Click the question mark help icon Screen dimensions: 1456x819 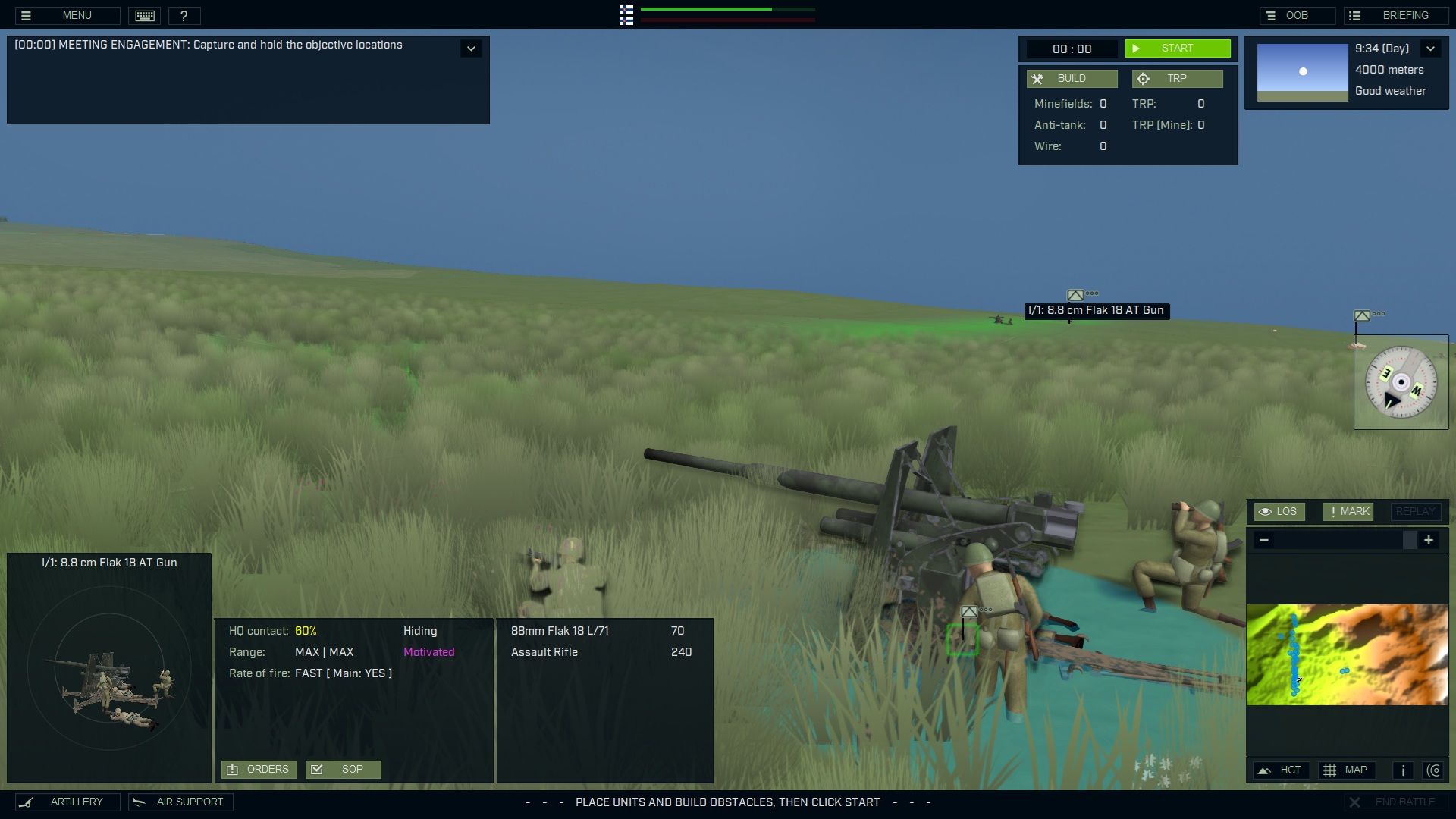tap(184, 15)
